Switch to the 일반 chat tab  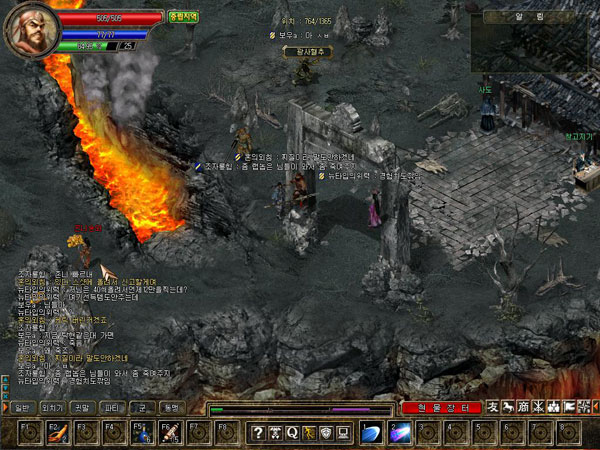20,408
